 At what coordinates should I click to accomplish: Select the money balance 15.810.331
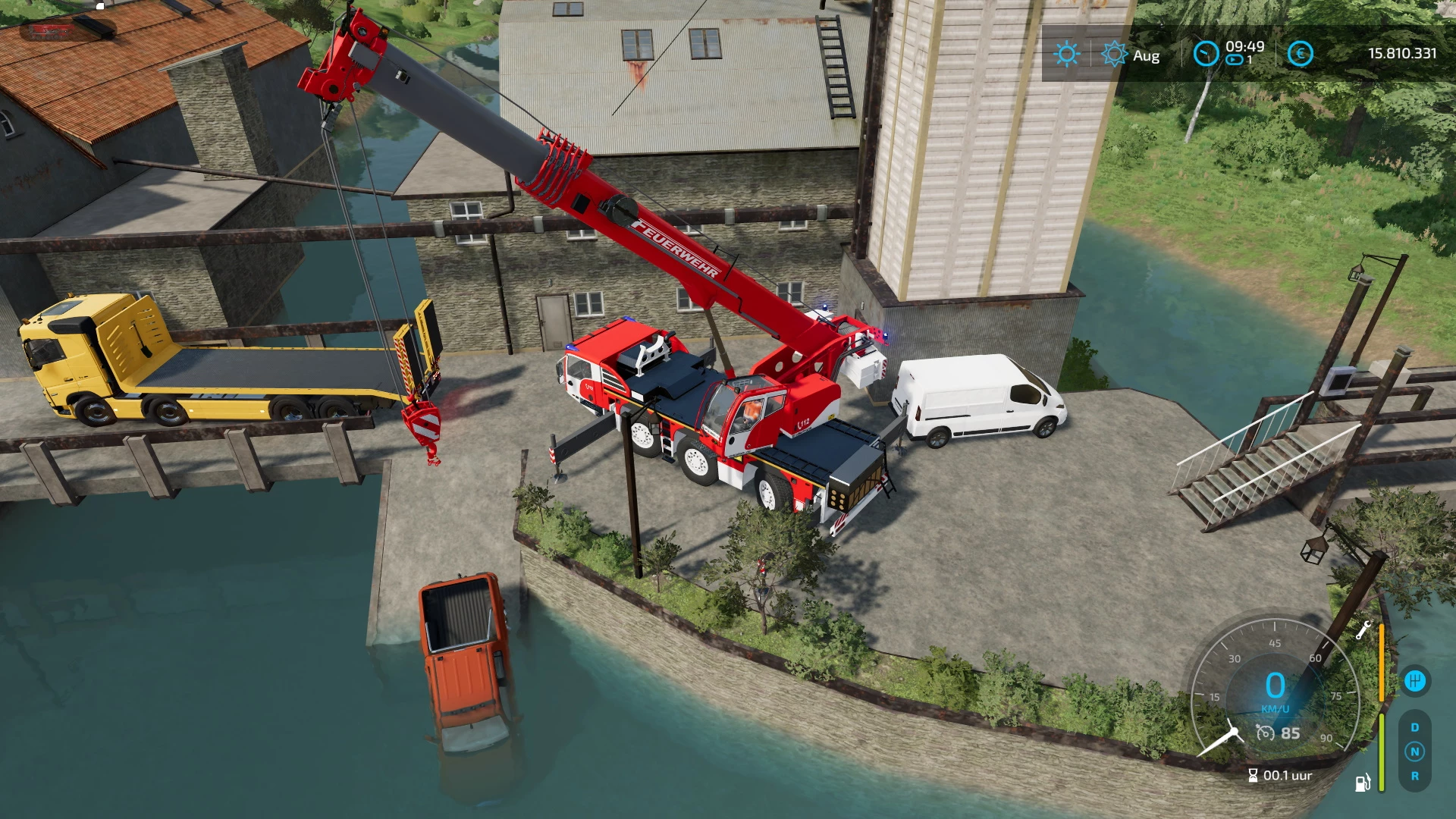point(1403,52)
